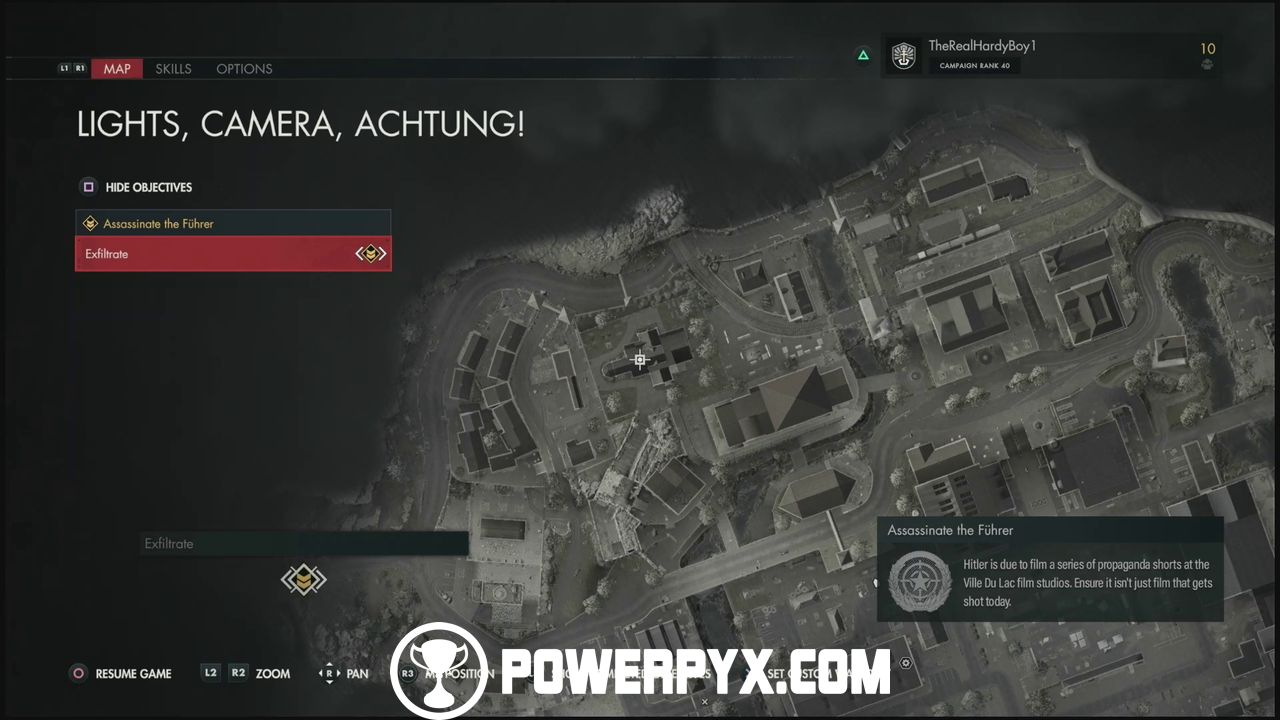Switch to the MAP tab
The height and width of the screenshot is (720, 1280).
point(117,69)
